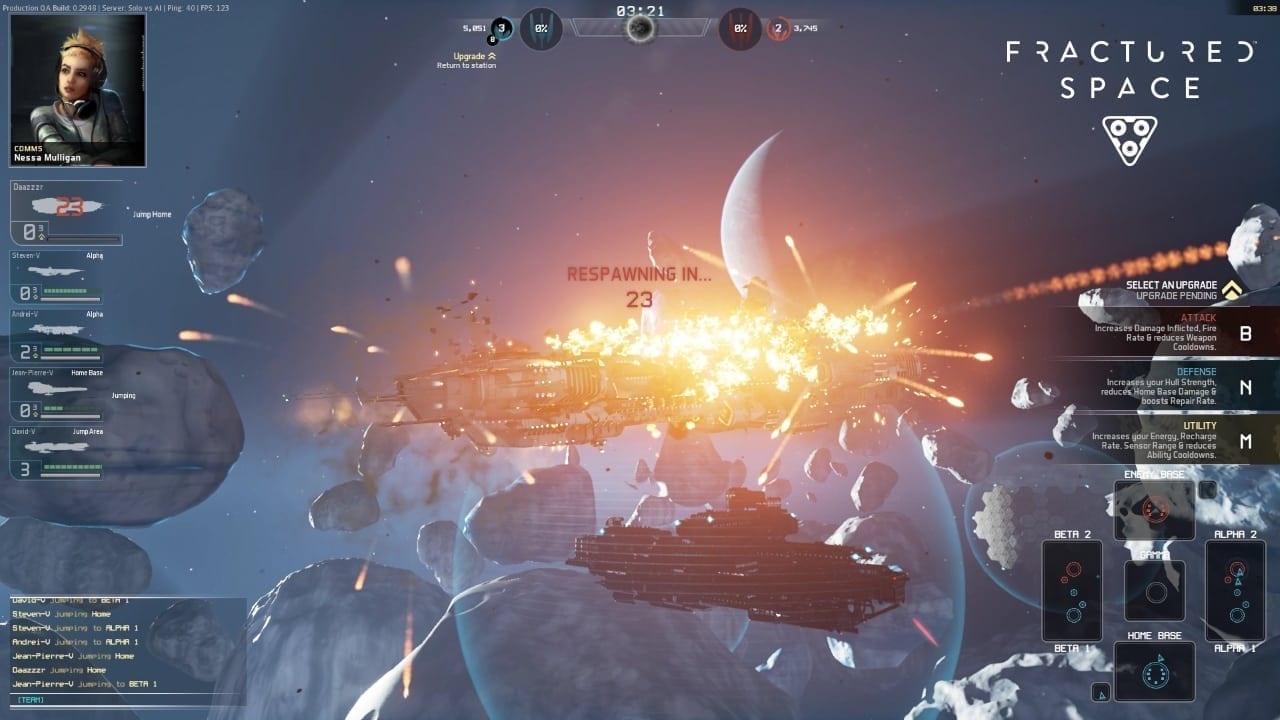Select the Gamma sector panel
1280x720 pixels.
click(1155, 590)
